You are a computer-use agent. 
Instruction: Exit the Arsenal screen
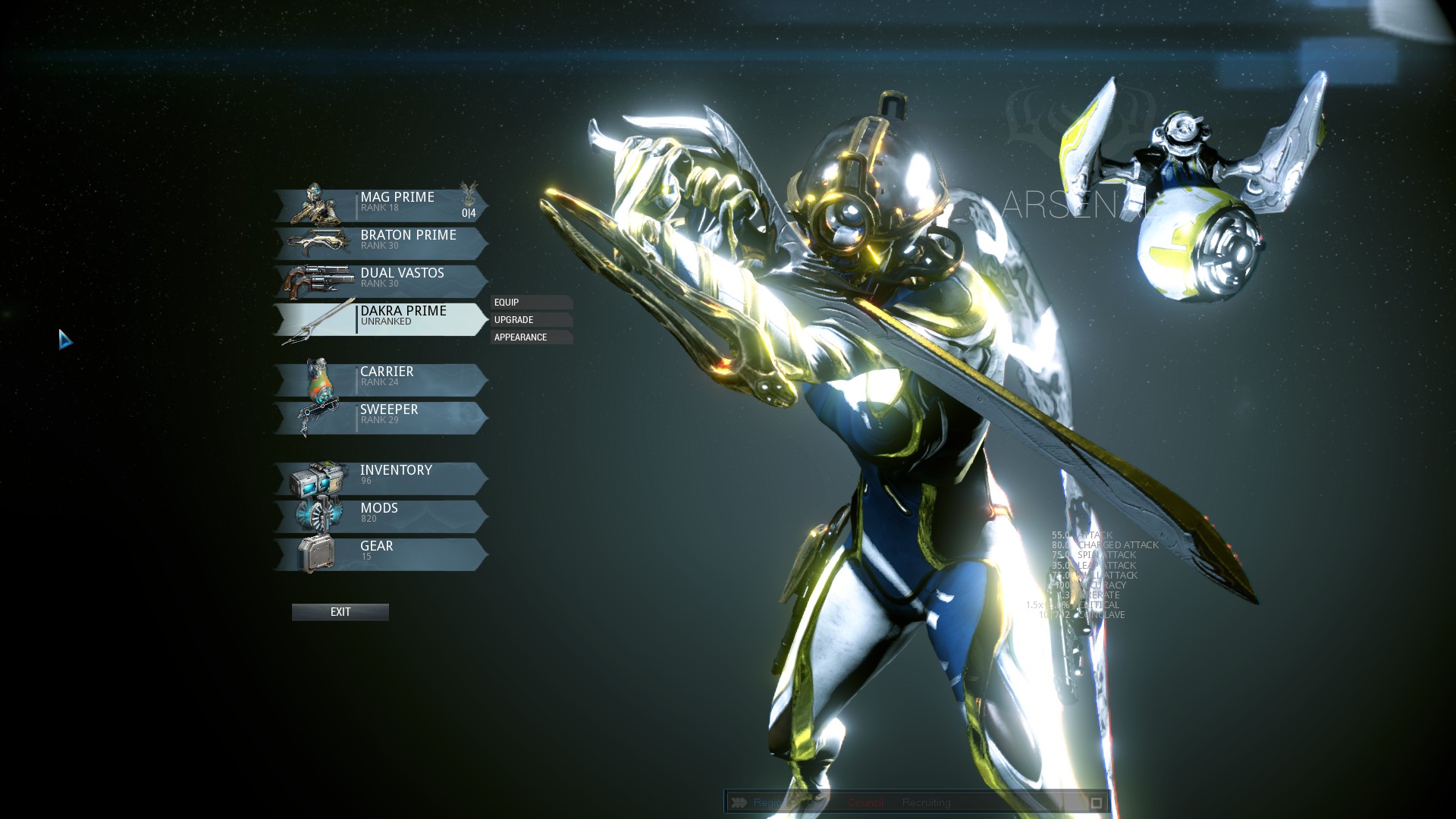click(340, 612)
